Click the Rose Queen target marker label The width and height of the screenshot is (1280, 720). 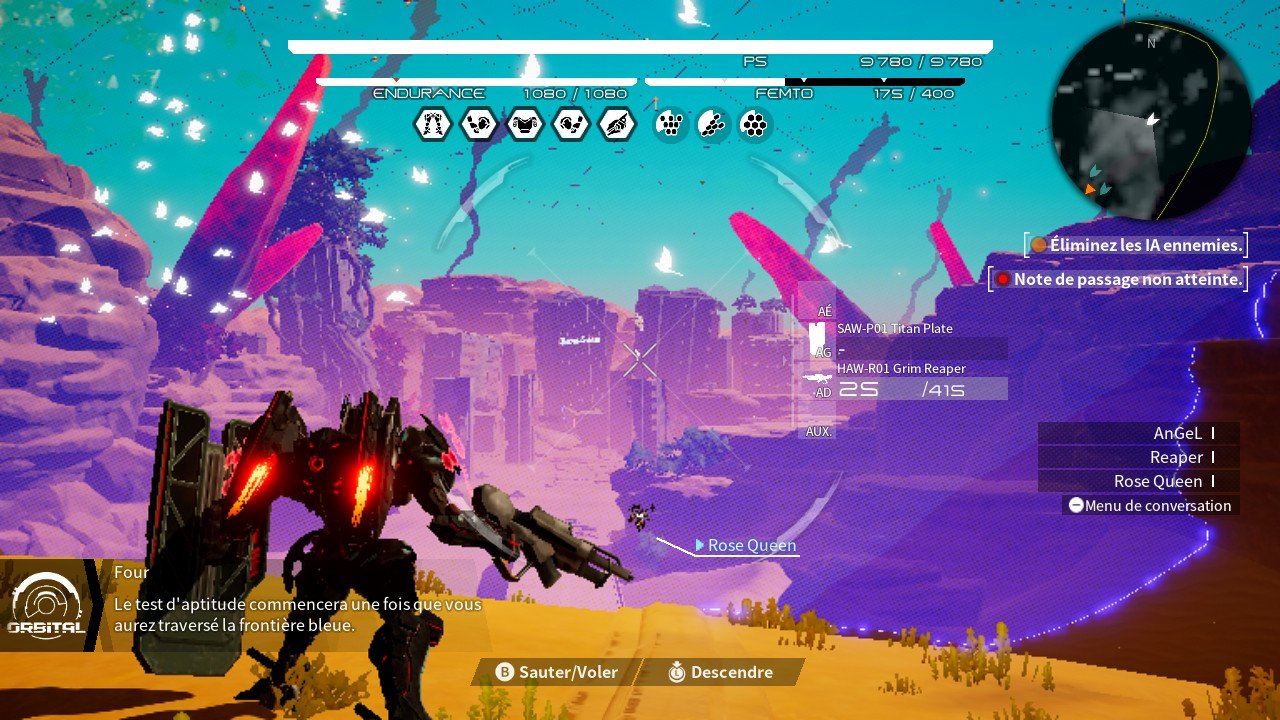(x=751, y=545)
